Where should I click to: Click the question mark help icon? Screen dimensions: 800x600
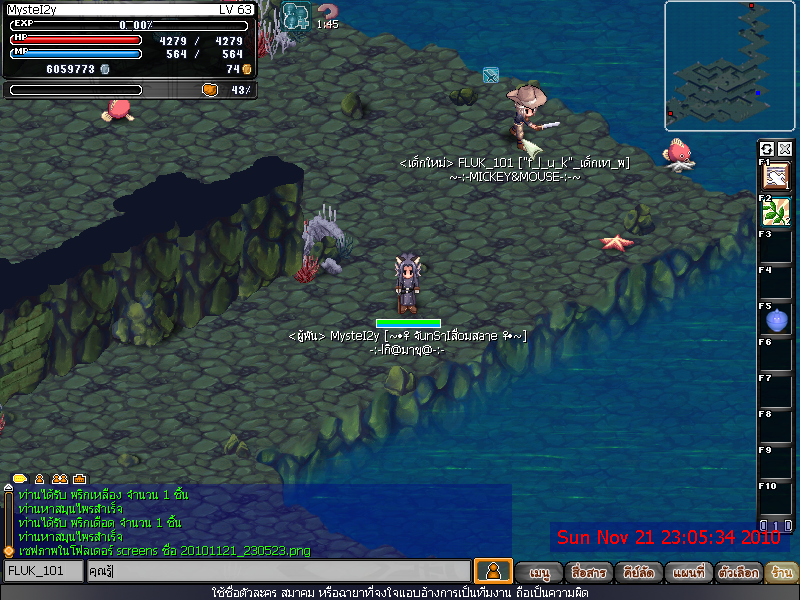327,12
